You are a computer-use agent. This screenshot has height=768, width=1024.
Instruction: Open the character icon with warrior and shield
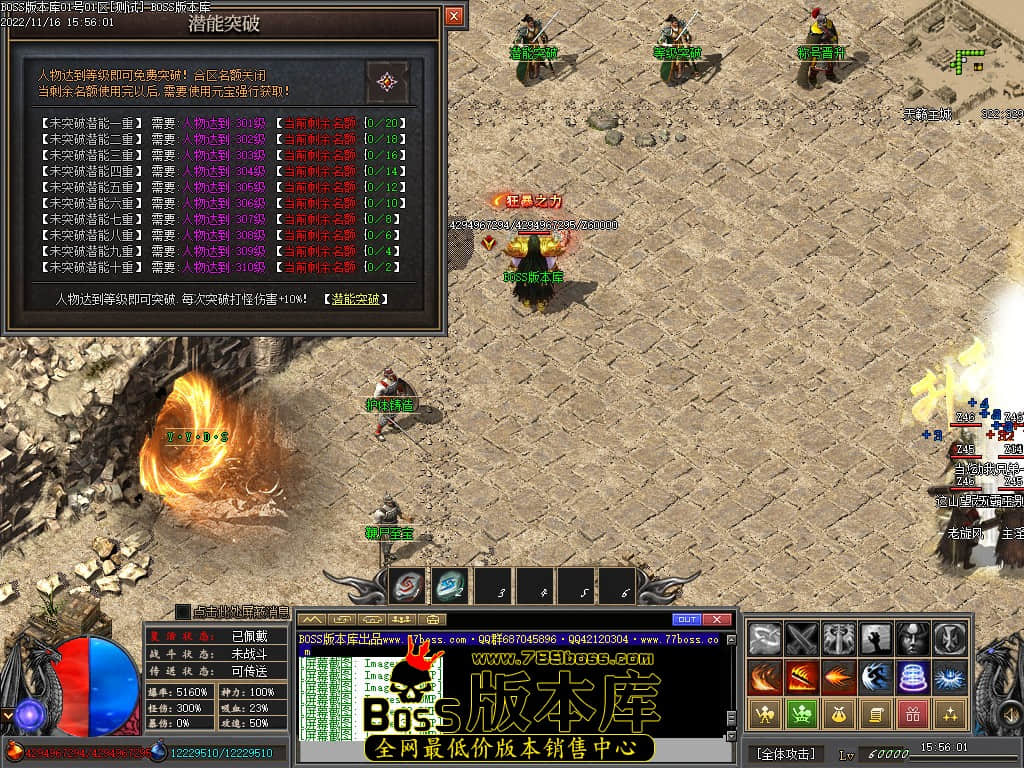coord(766,714)
